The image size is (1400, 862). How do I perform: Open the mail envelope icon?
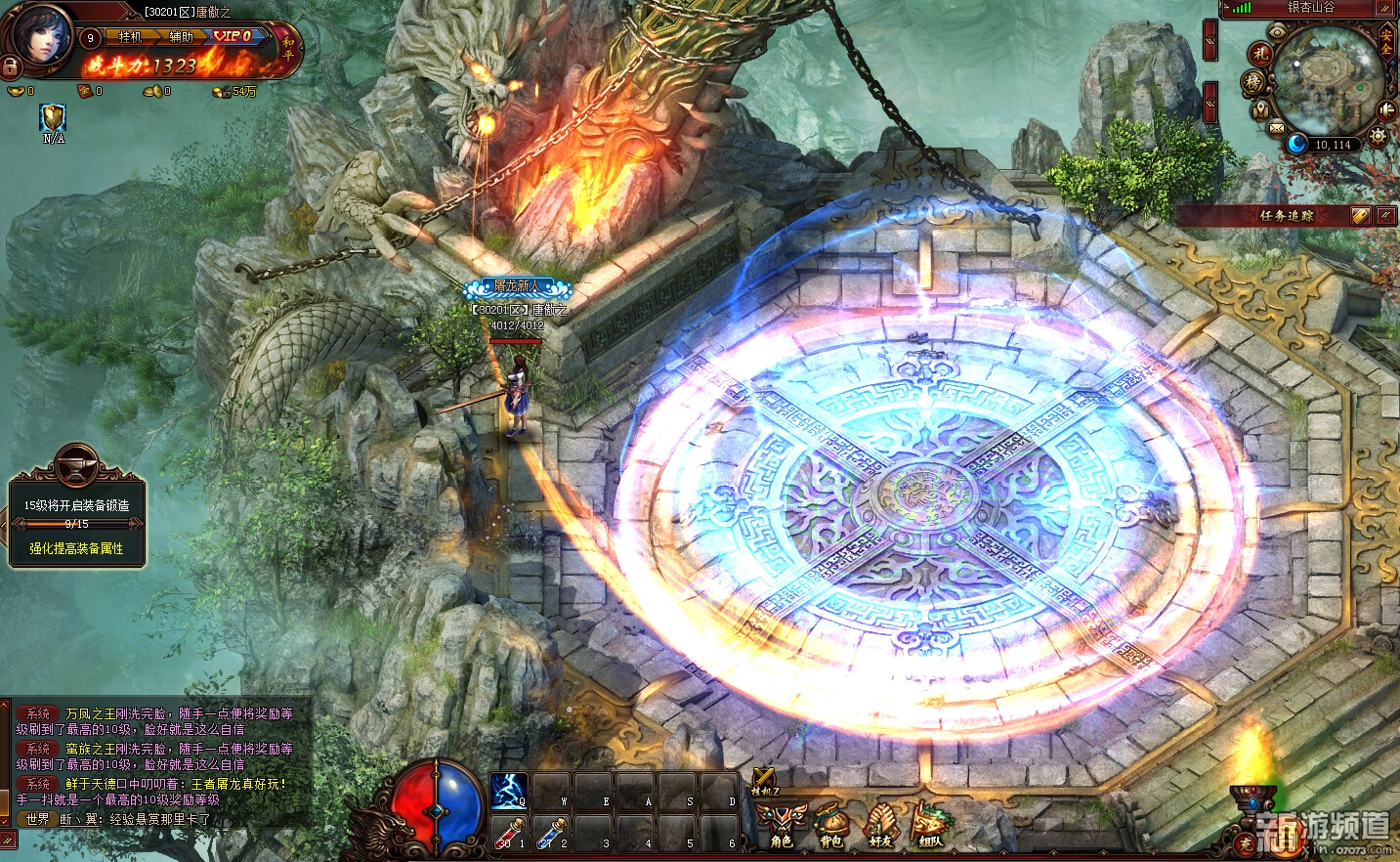pyautogui.click(x=1277, y=127)
